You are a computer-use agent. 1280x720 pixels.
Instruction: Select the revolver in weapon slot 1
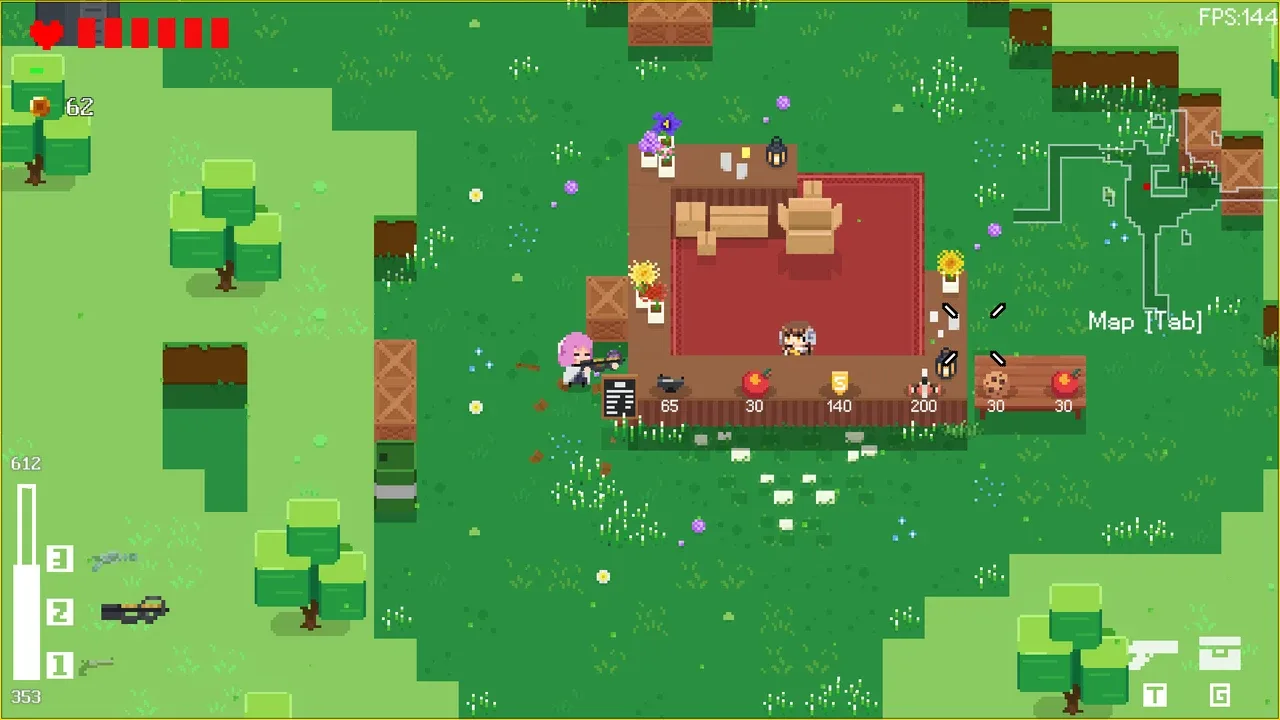pyautogui.click(x=97, y=665)
